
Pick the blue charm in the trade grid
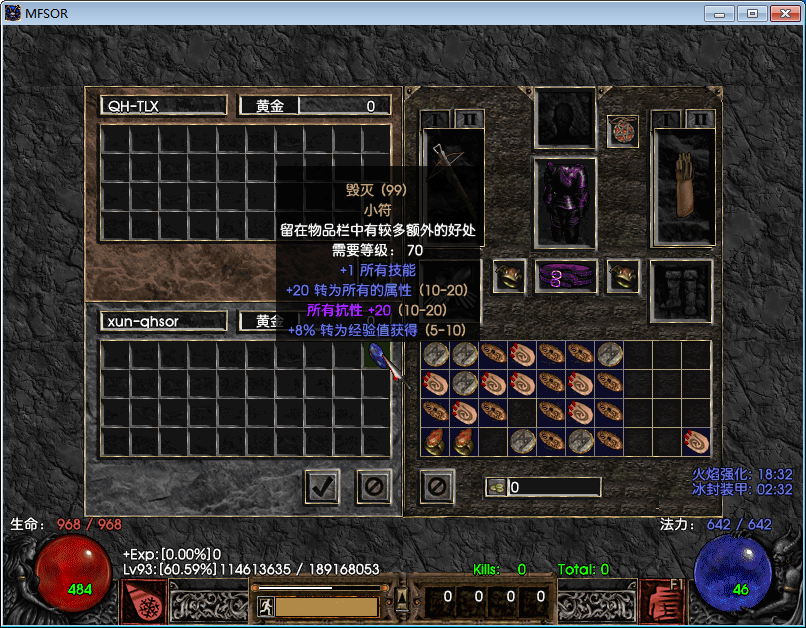pos(378,354)
